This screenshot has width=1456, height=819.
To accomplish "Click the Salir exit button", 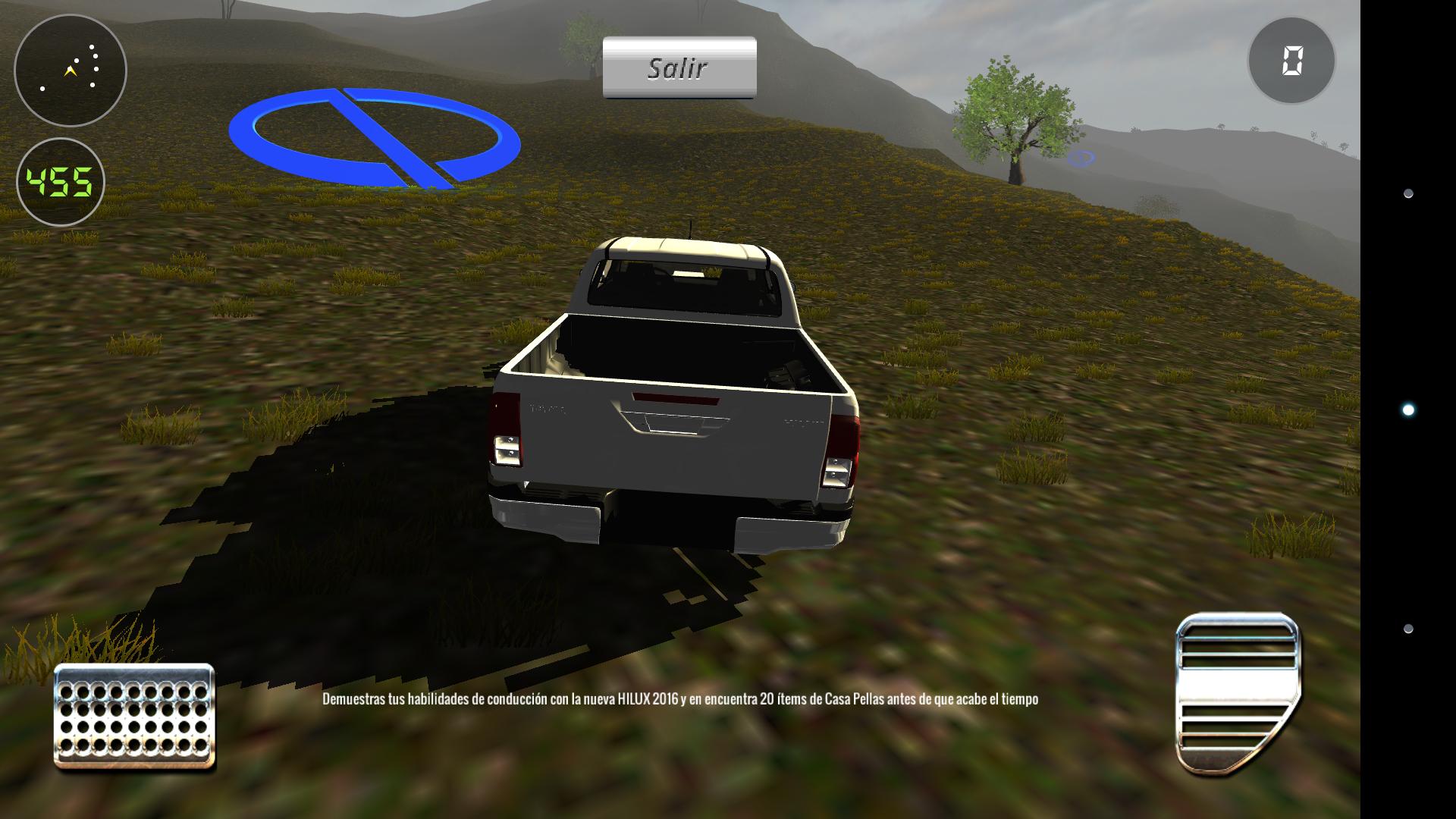I will point(679,67).
